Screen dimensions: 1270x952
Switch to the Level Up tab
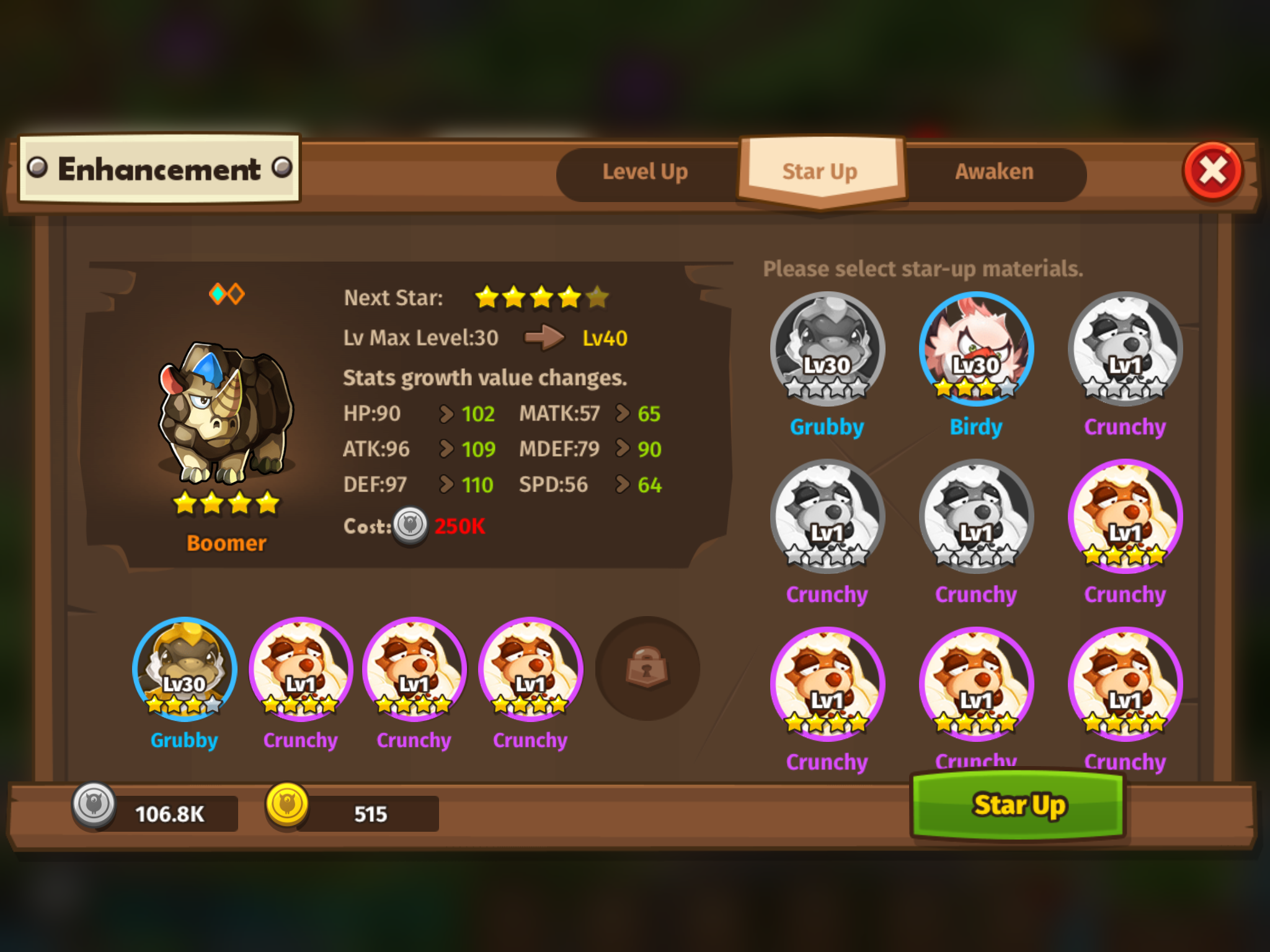[645, 172]
